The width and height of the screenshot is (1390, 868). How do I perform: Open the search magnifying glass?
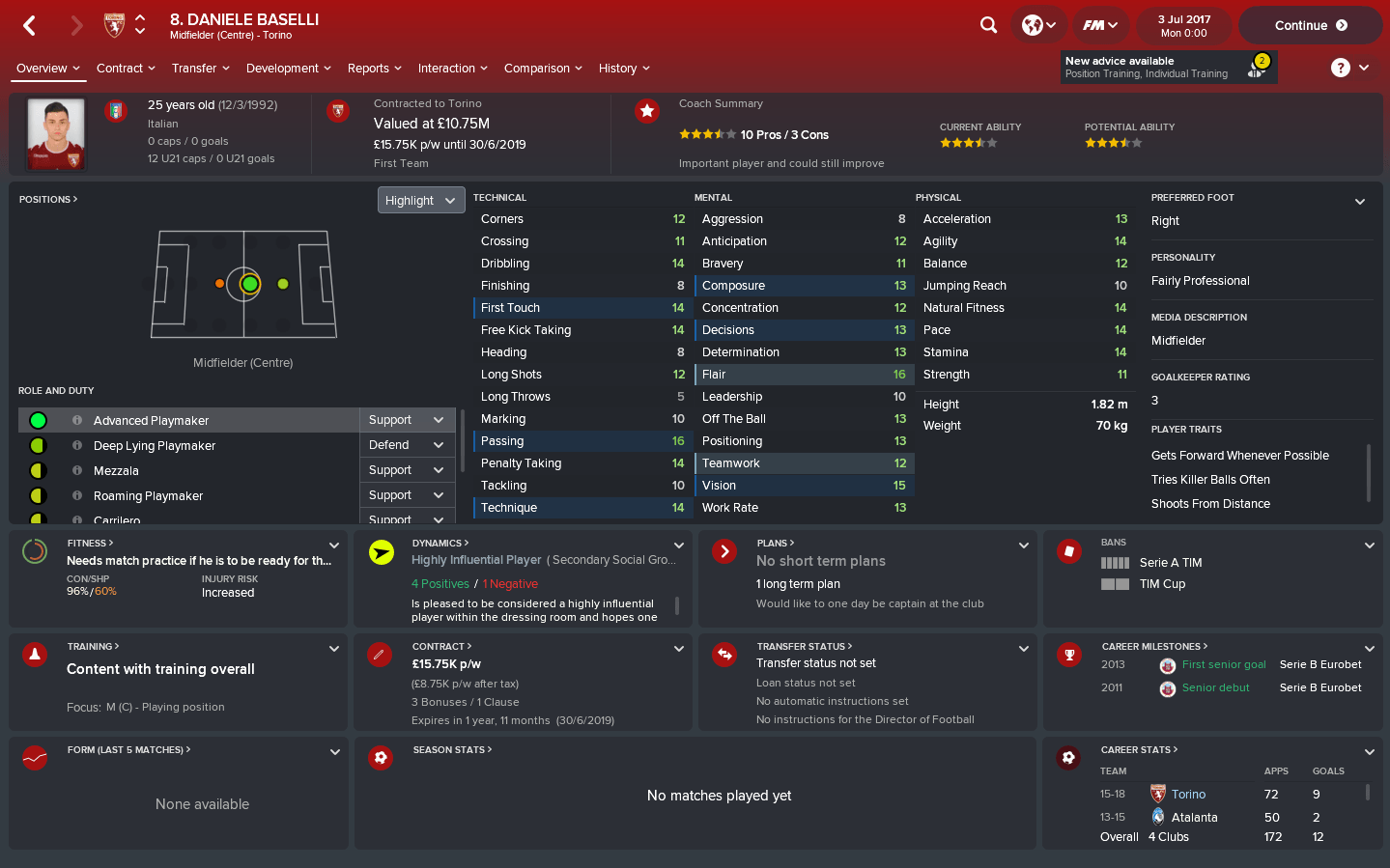tap(987, 25)
